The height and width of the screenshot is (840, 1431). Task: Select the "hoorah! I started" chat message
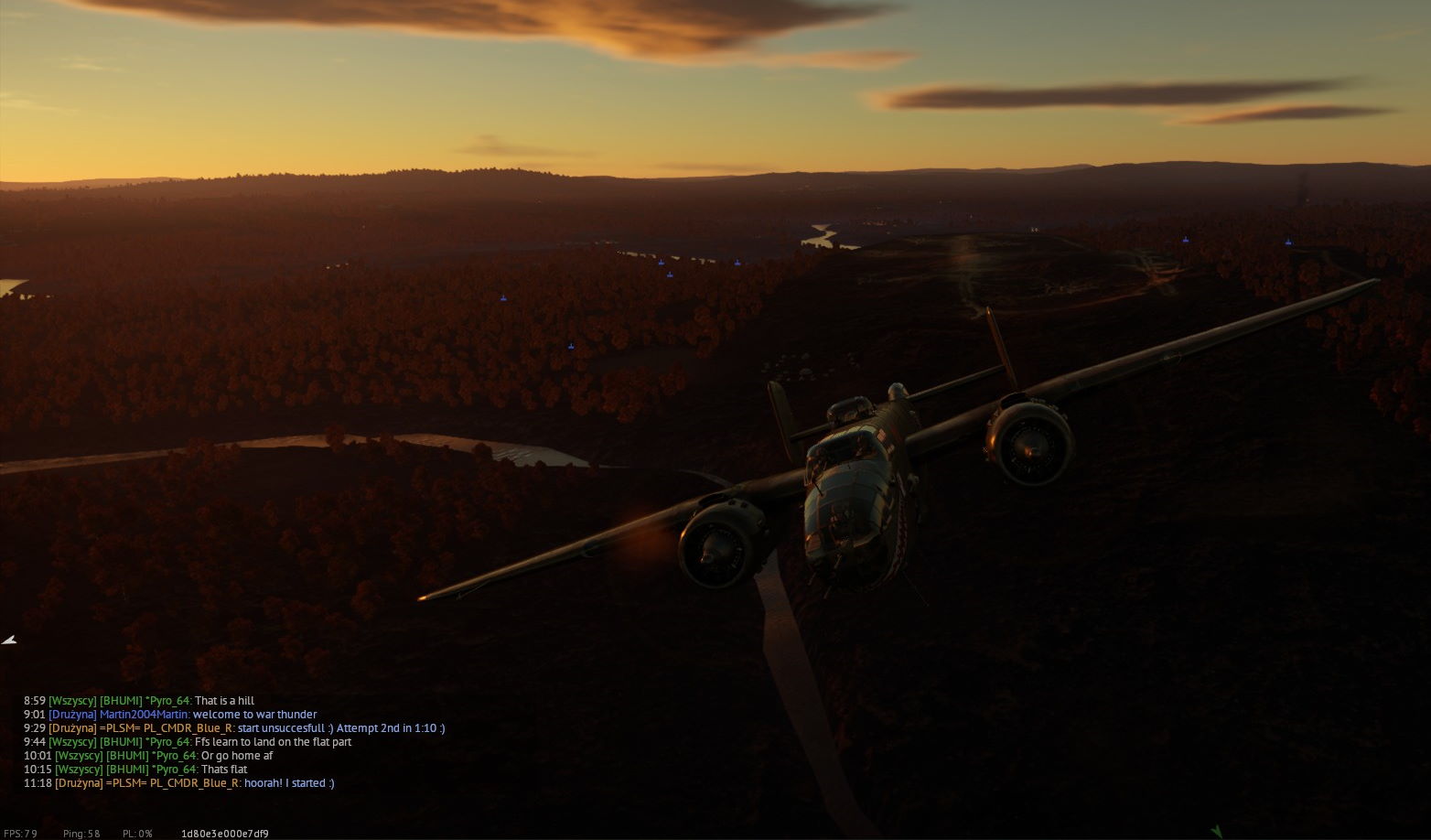click(289, 783)
